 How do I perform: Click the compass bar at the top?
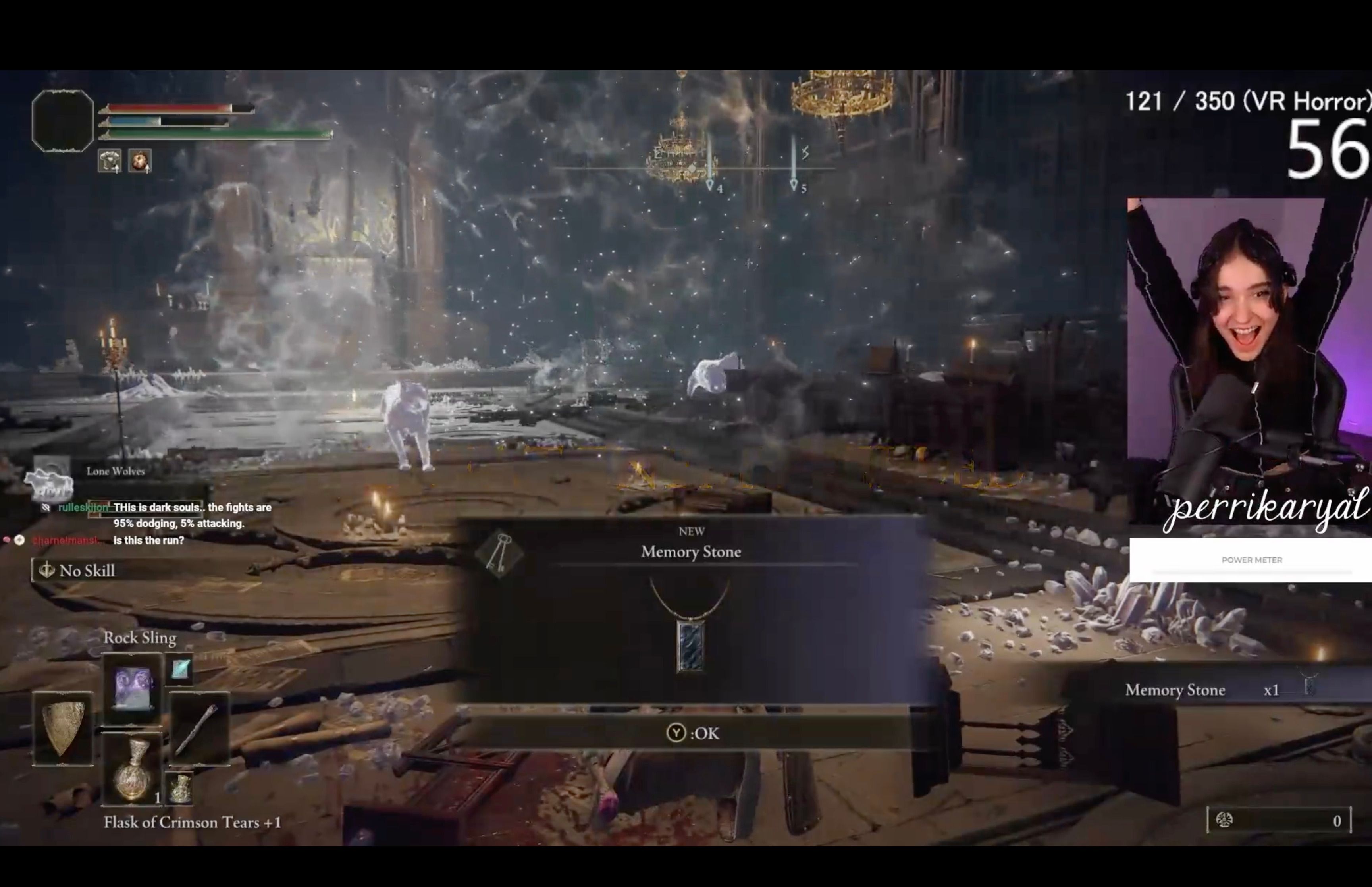pos(694,168)
